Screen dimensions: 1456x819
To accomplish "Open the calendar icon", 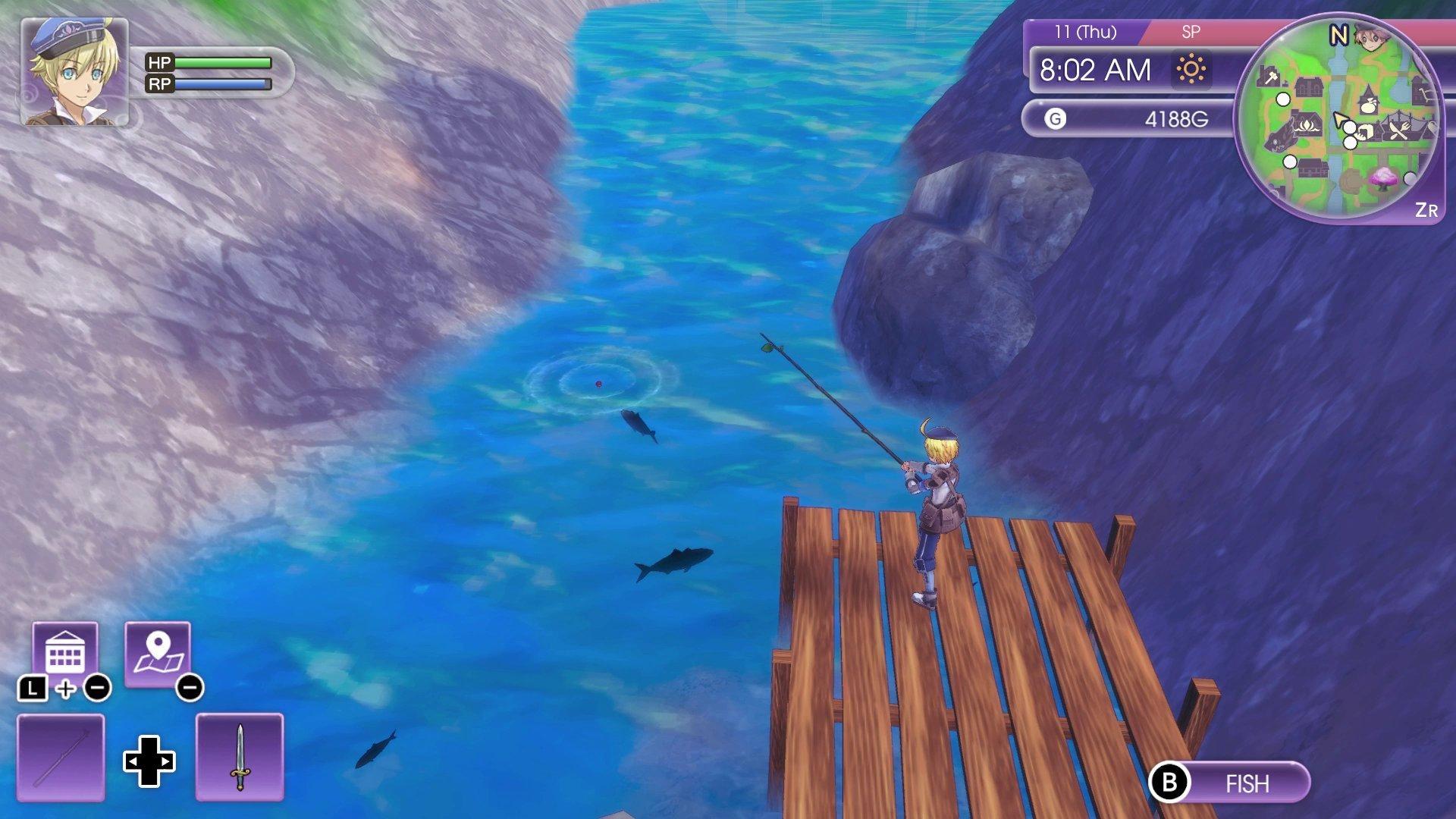I will point(65,653).
